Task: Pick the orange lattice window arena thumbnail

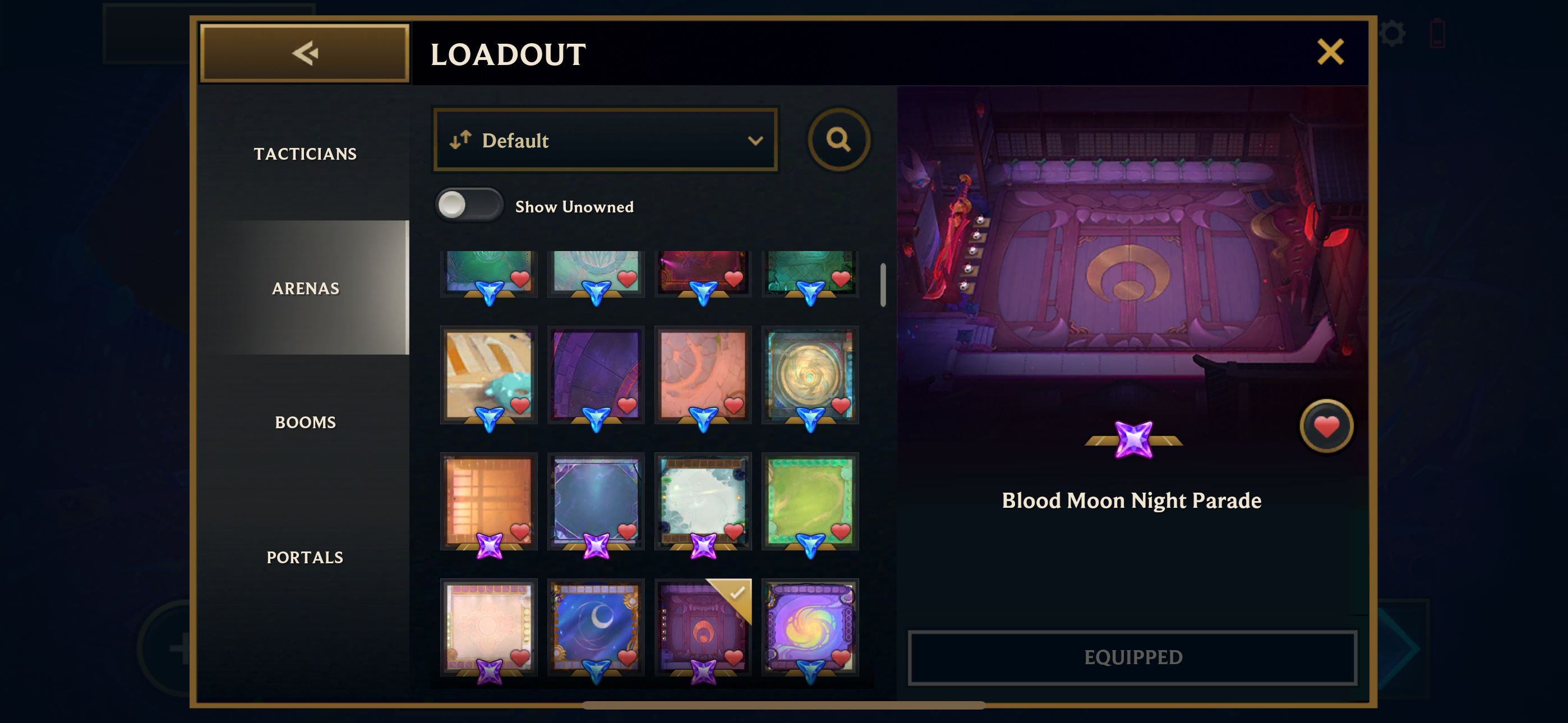Action: point(488,500)
